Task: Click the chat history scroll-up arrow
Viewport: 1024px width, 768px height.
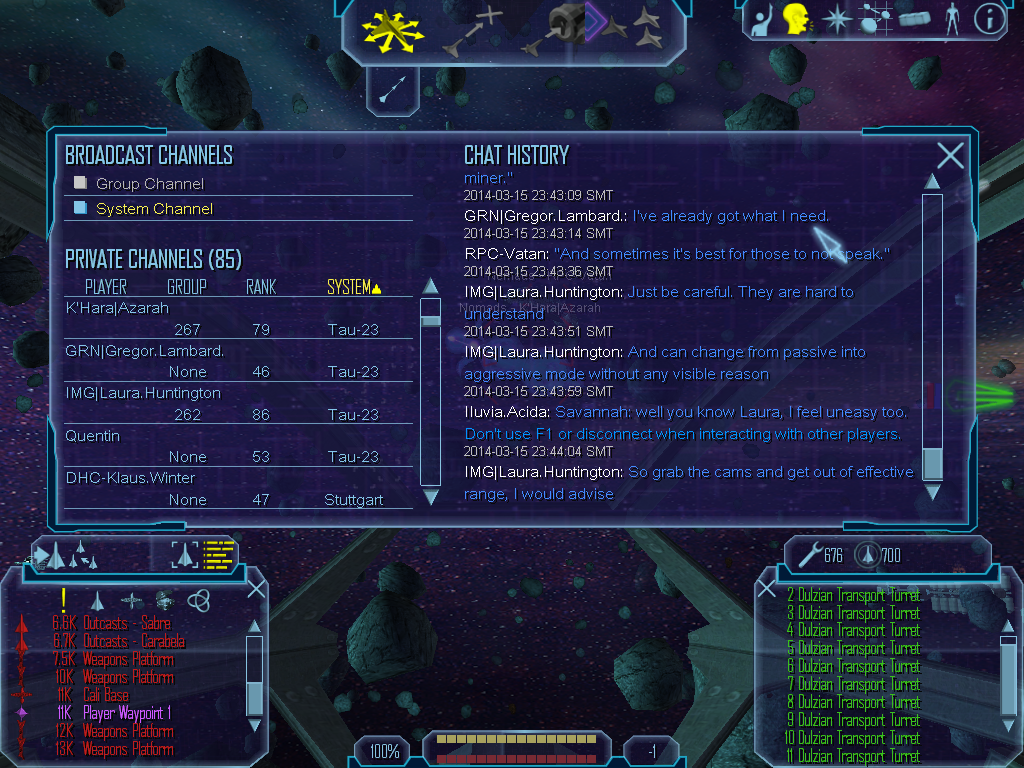Action: coord(932,181)
